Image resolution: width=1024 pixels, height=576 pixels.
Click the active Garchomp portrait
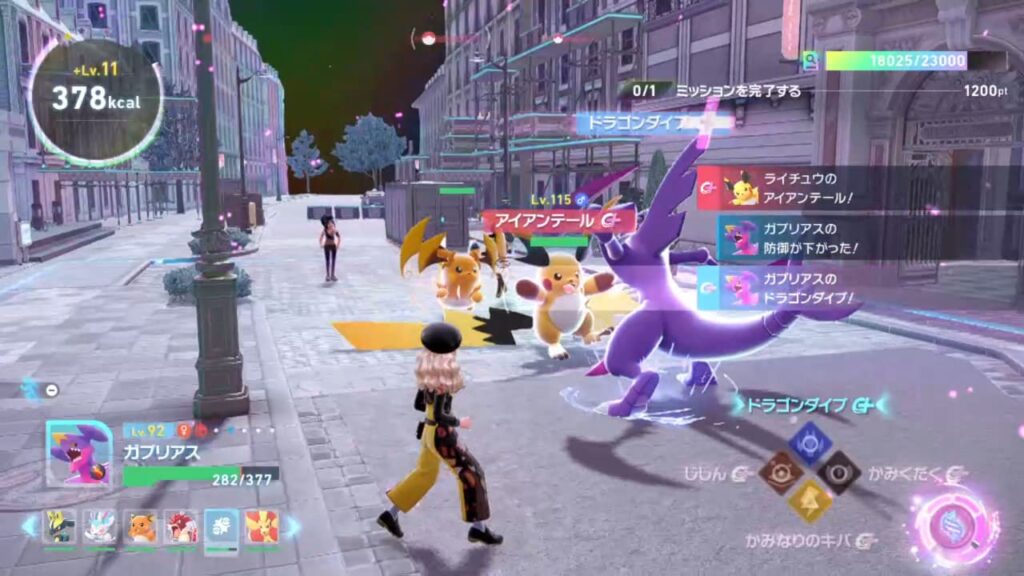[x=79, y=453]
